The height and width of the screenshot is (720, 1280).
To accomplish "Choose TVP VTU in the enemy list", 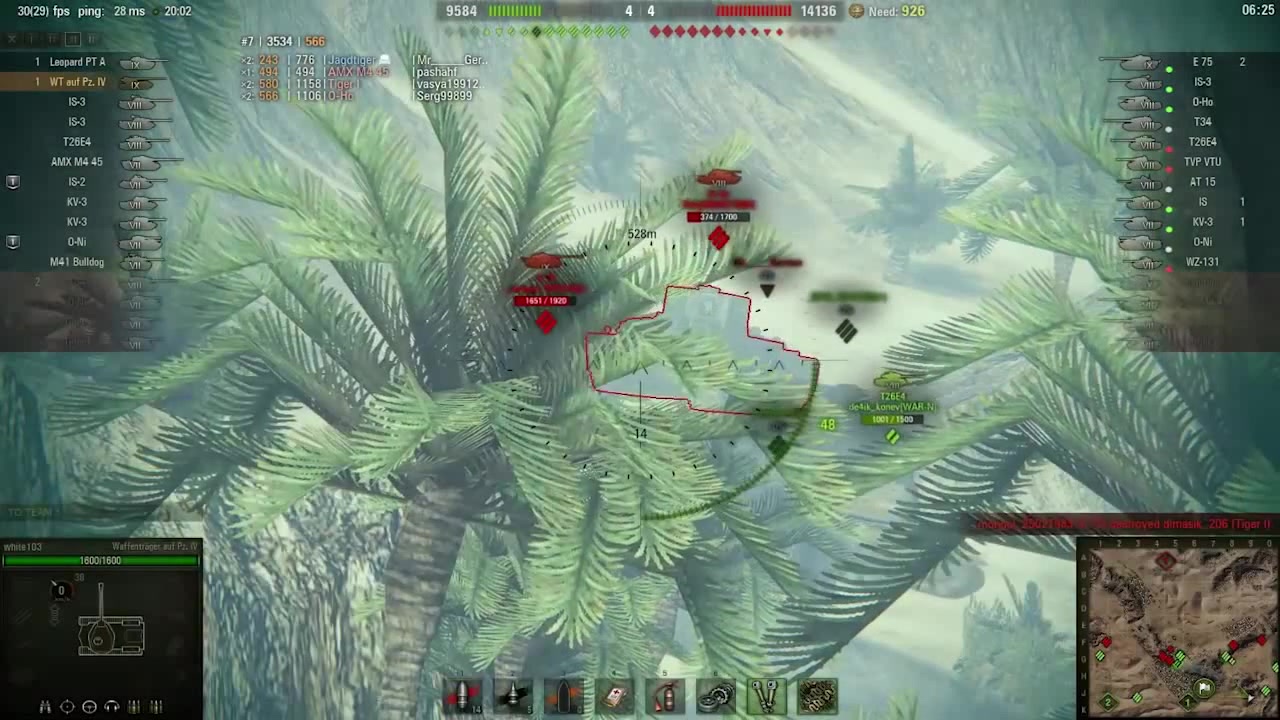I will [1202, 162].
